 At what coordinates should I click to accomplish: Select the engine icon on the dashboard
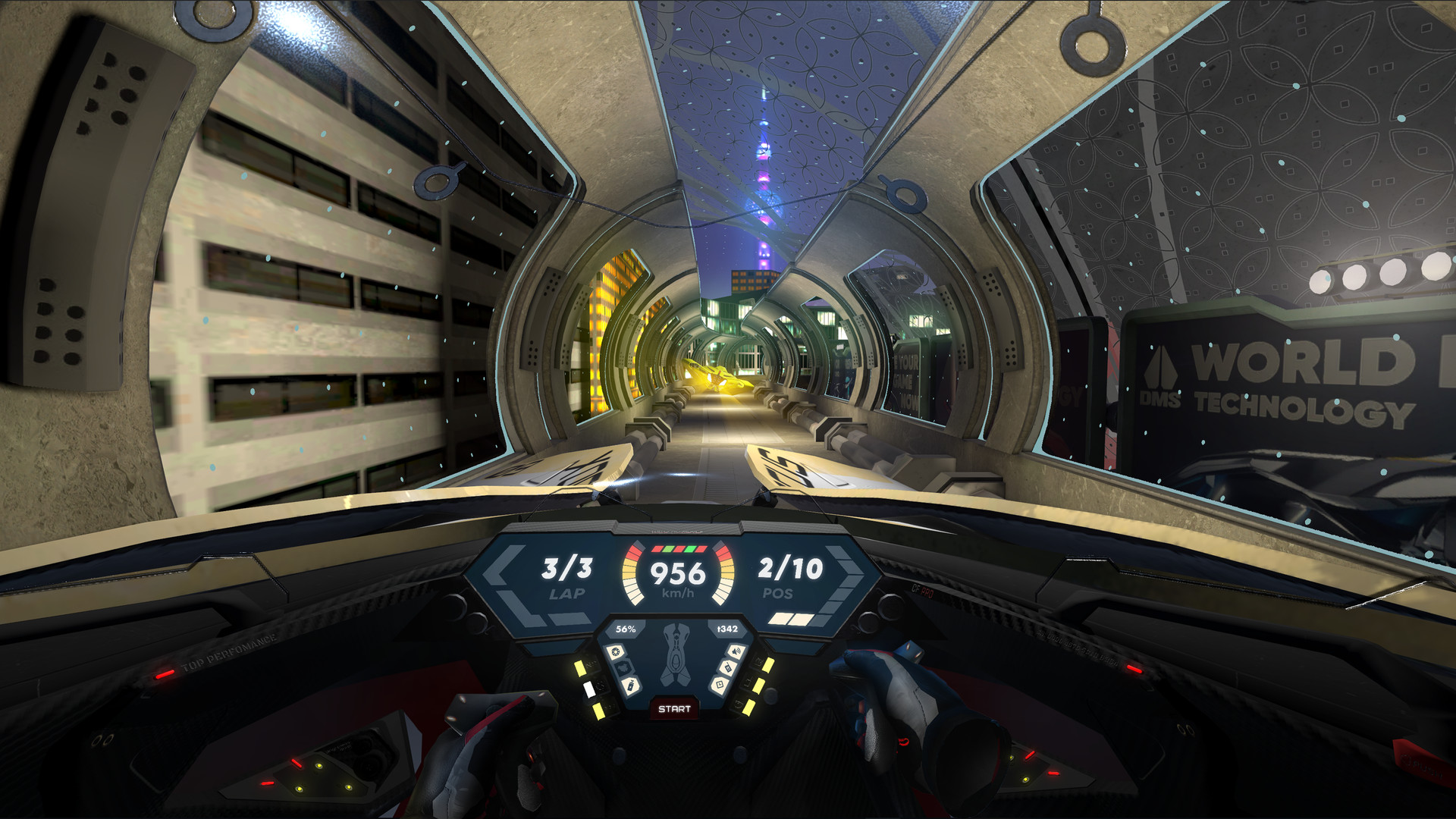click(623, 667)
